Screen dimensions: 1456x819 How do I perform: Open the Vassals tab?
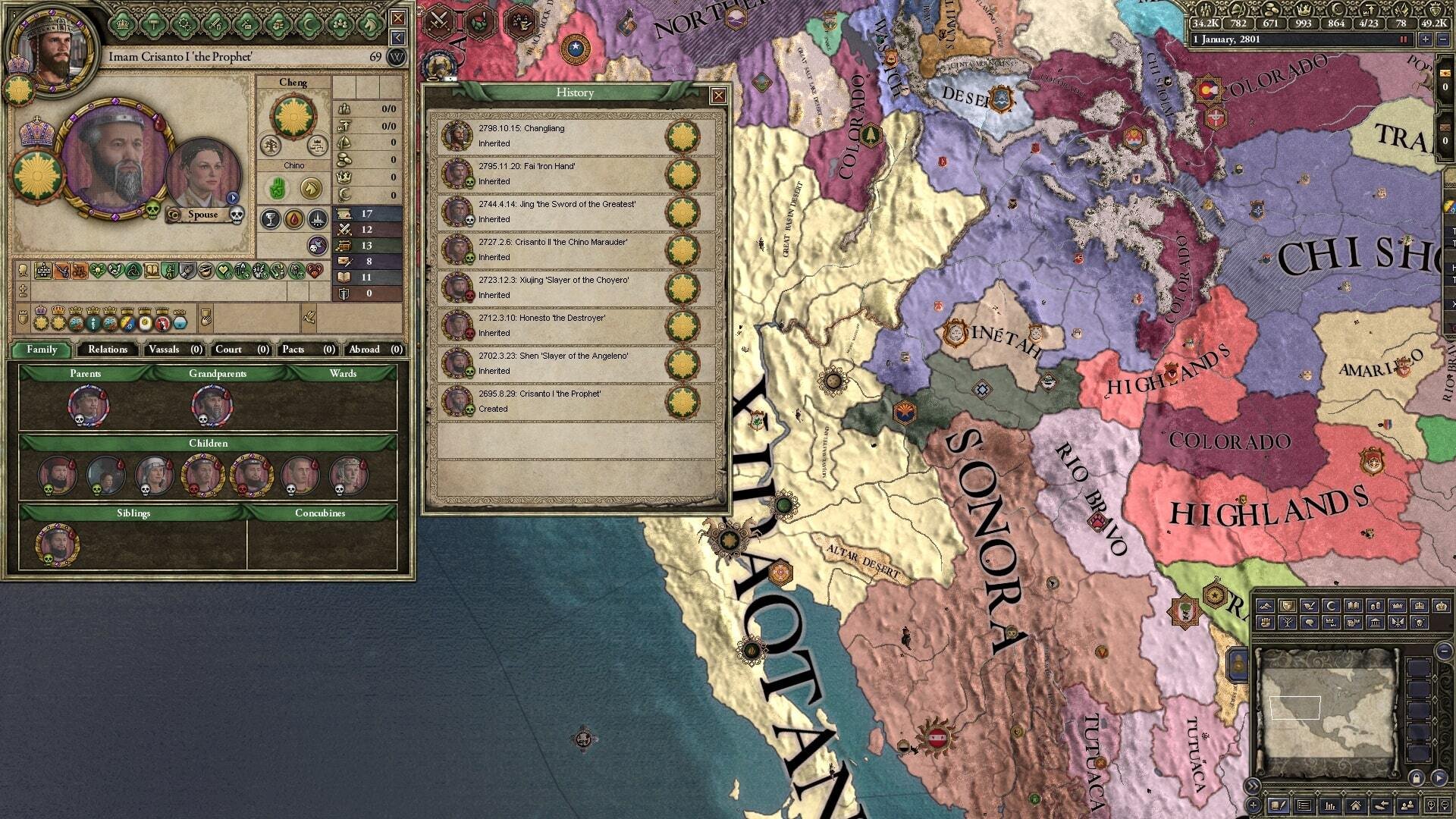(x=174, y=350)
